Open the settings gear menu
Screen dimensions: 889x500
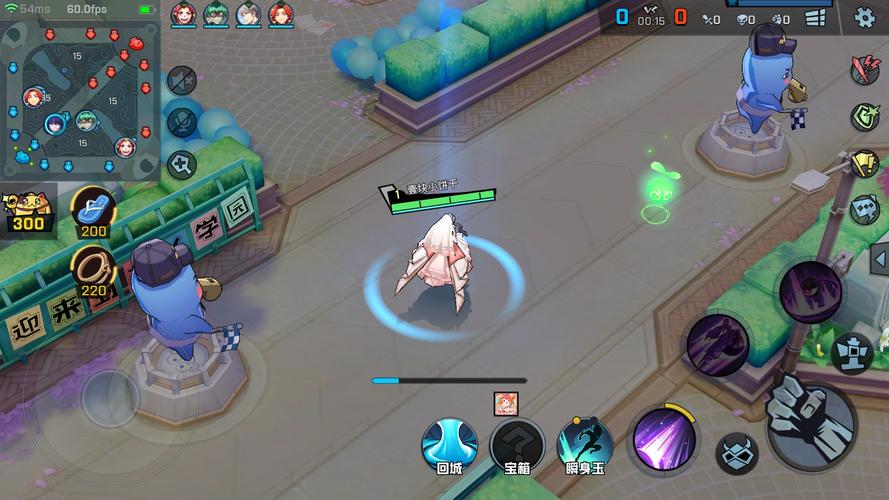[864, 17]
